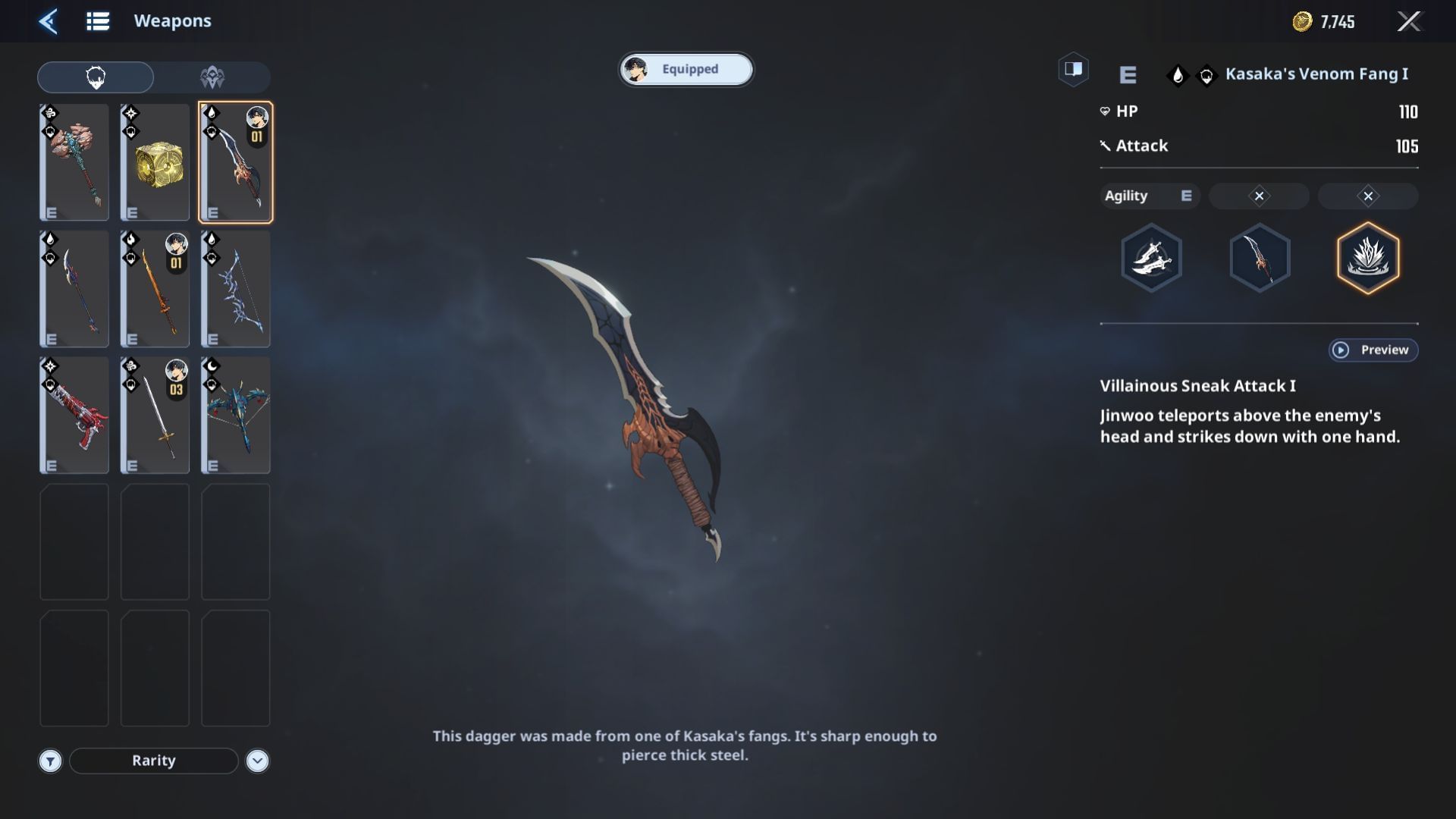This screenshot has height=819, width=1456.
Task: Select the weapon basic attack hexagon icon
Action: pos(1260,258)
